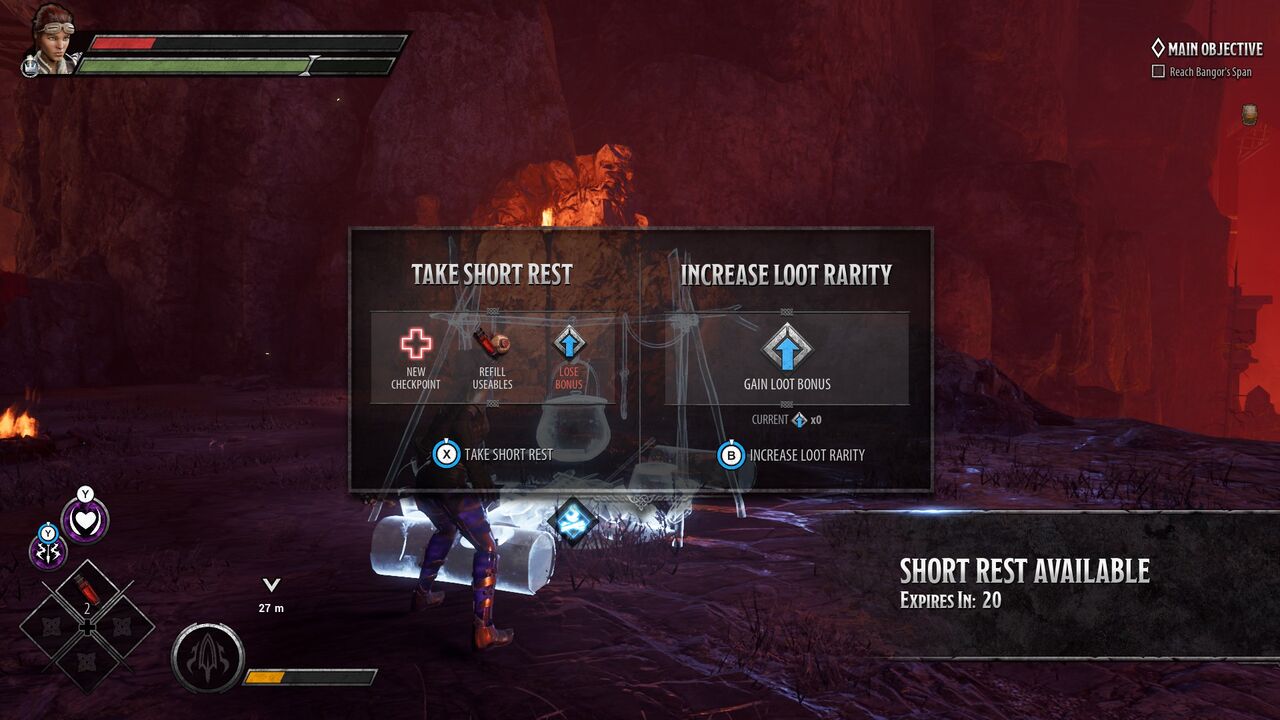Click the New Checkpoint red cross icon
This screenshot has height=720, width=1280.
[x=416, y=344]
